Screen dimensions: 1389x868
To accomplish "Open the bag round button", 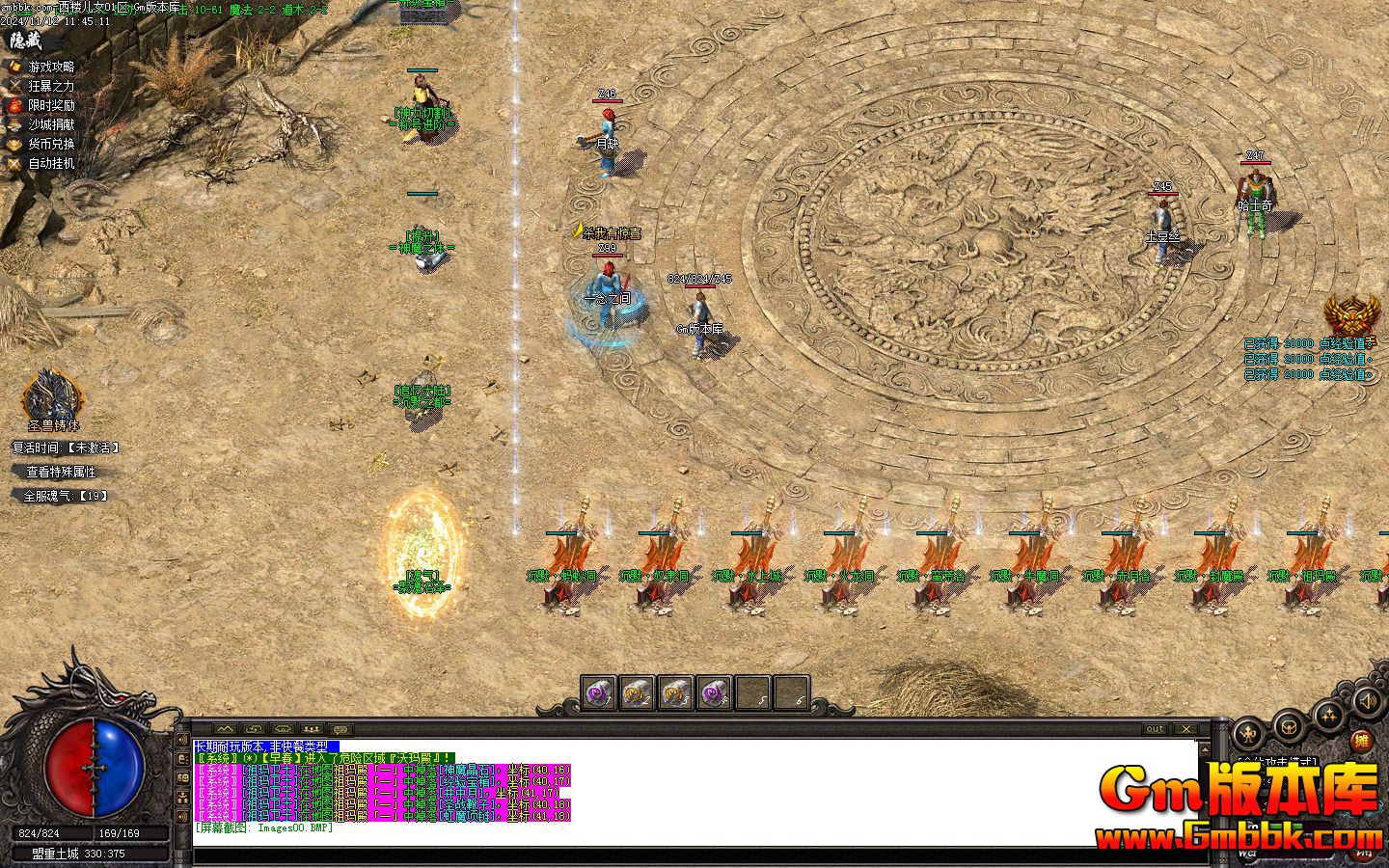I will 1289,725.
